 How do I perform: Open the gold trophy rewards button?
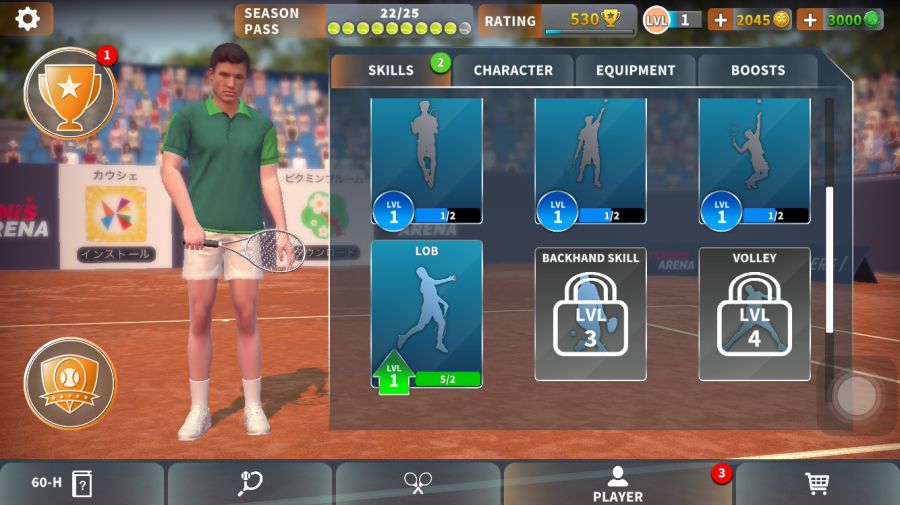click(70, 93)
